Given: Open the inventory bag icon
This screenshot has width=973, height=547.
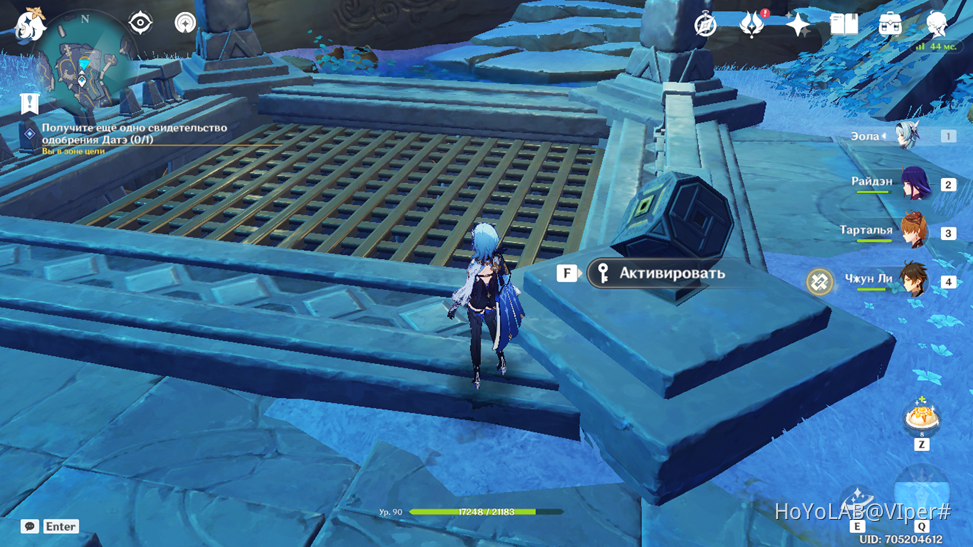Looking at the screenshot, I should click(x=889, y=25).
